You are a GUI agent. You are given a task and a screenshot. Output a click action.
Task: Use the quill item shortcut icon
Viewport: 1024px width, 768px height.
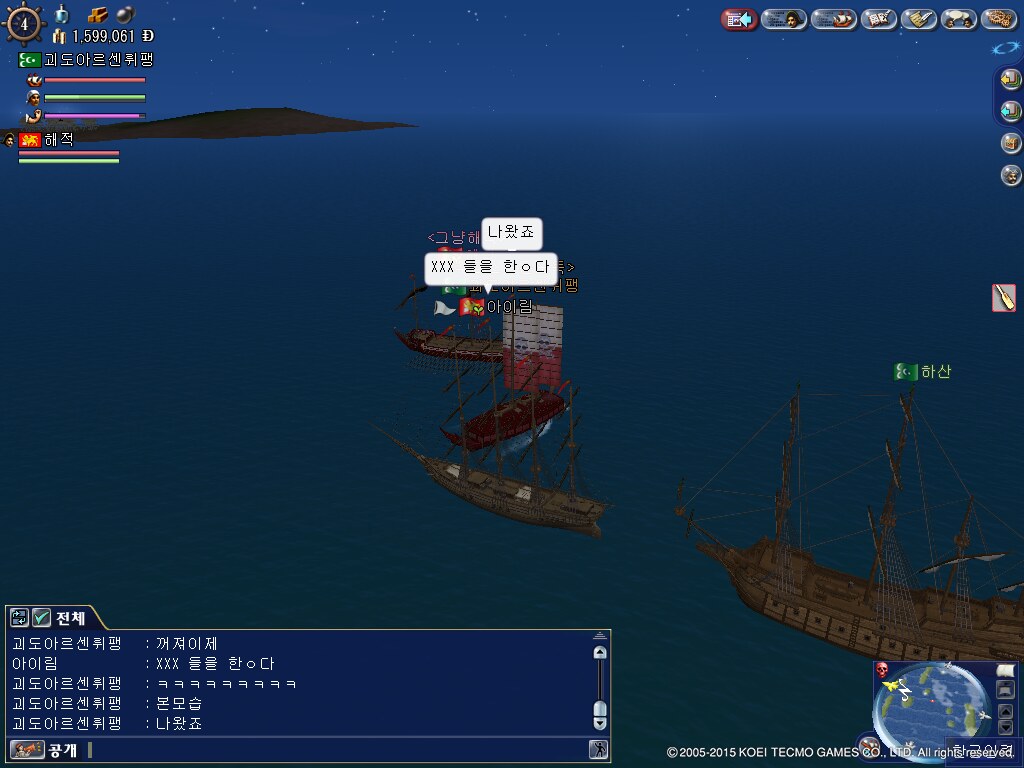coord(1004,297)
